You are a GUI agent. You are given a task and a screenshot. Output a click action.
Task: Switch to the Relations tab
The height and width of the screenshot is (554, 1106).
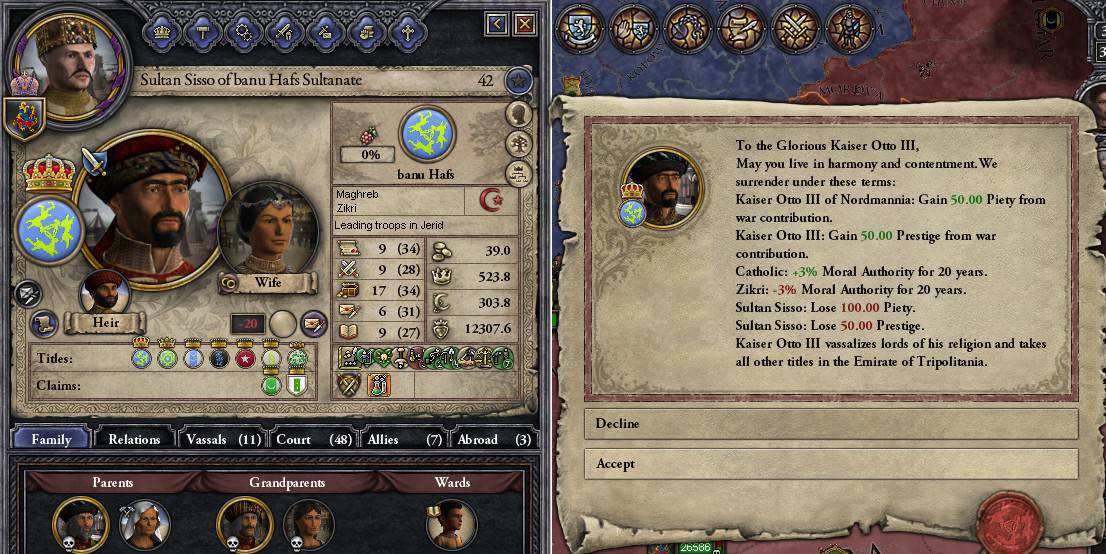pos(134,439)
